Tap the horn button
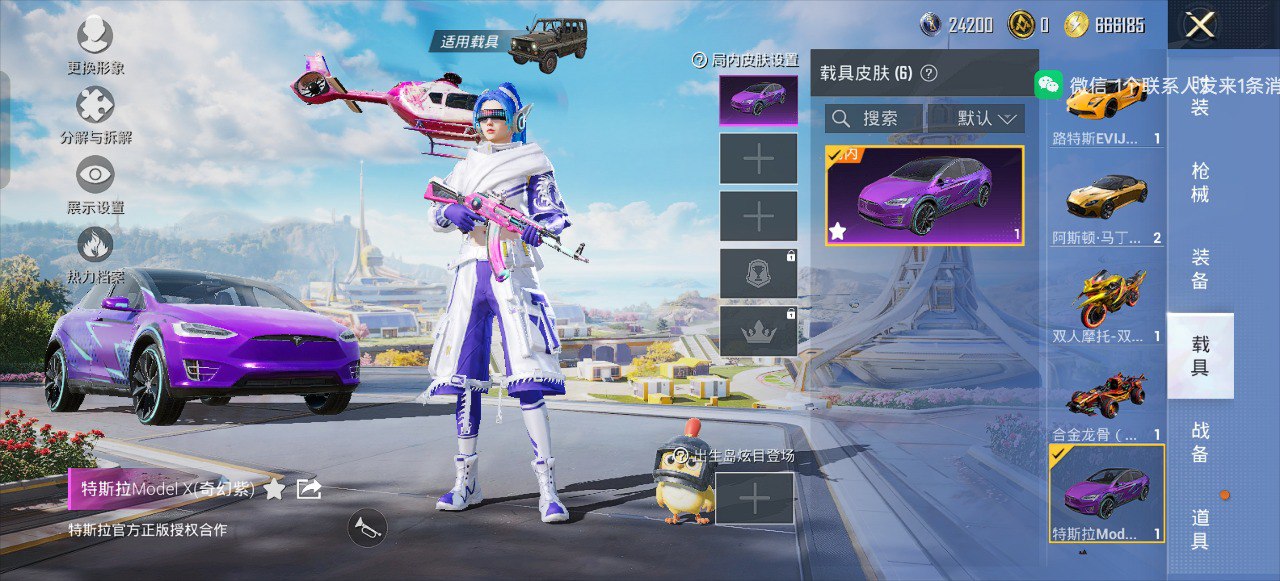1280x581 pixels. [x=367, y=527]
